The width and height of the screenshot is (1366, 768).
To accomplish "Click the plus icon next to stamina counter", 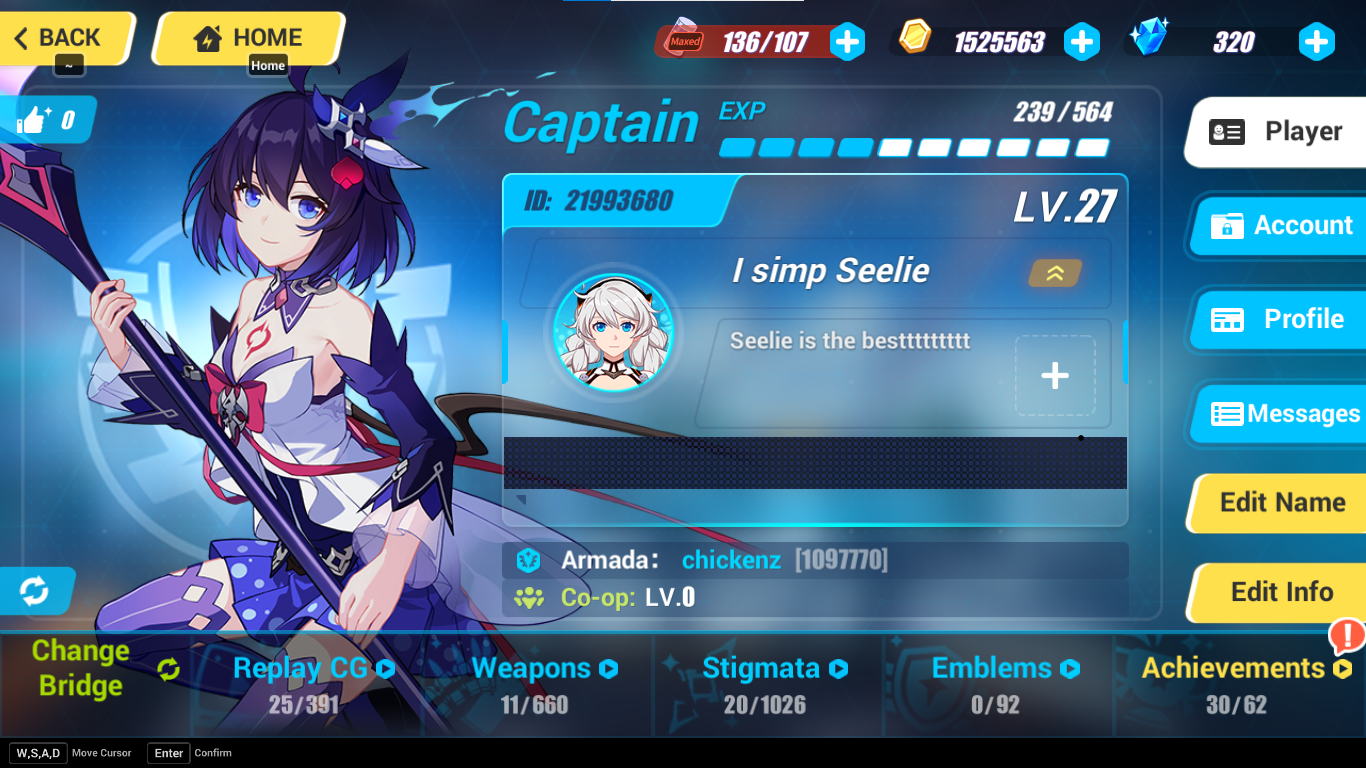I will point(848,42).
